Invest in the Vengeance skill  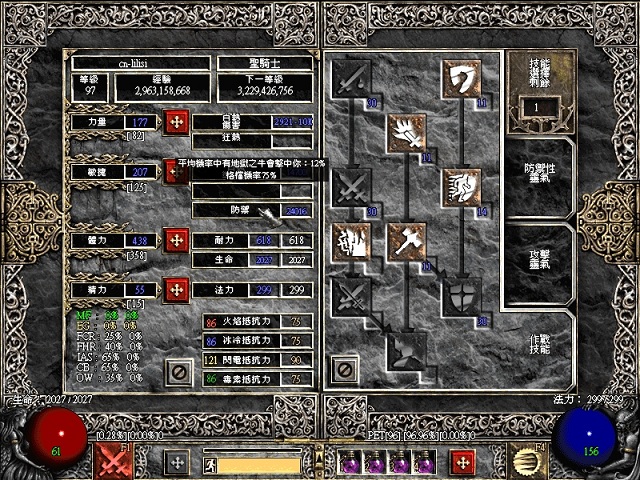[352, 242]
